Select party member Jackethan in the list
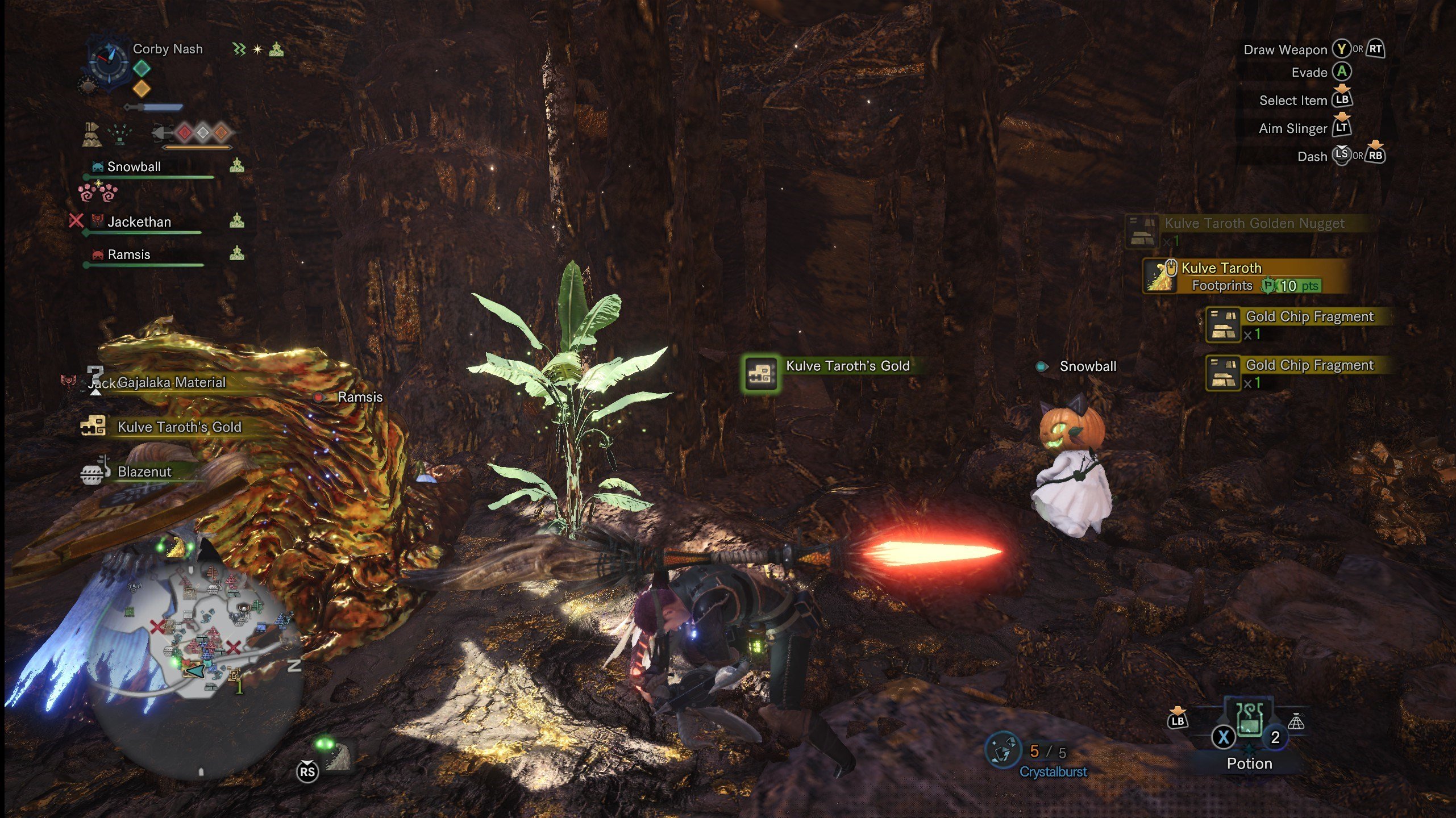Screen dimensions: 1456x818 139,222
